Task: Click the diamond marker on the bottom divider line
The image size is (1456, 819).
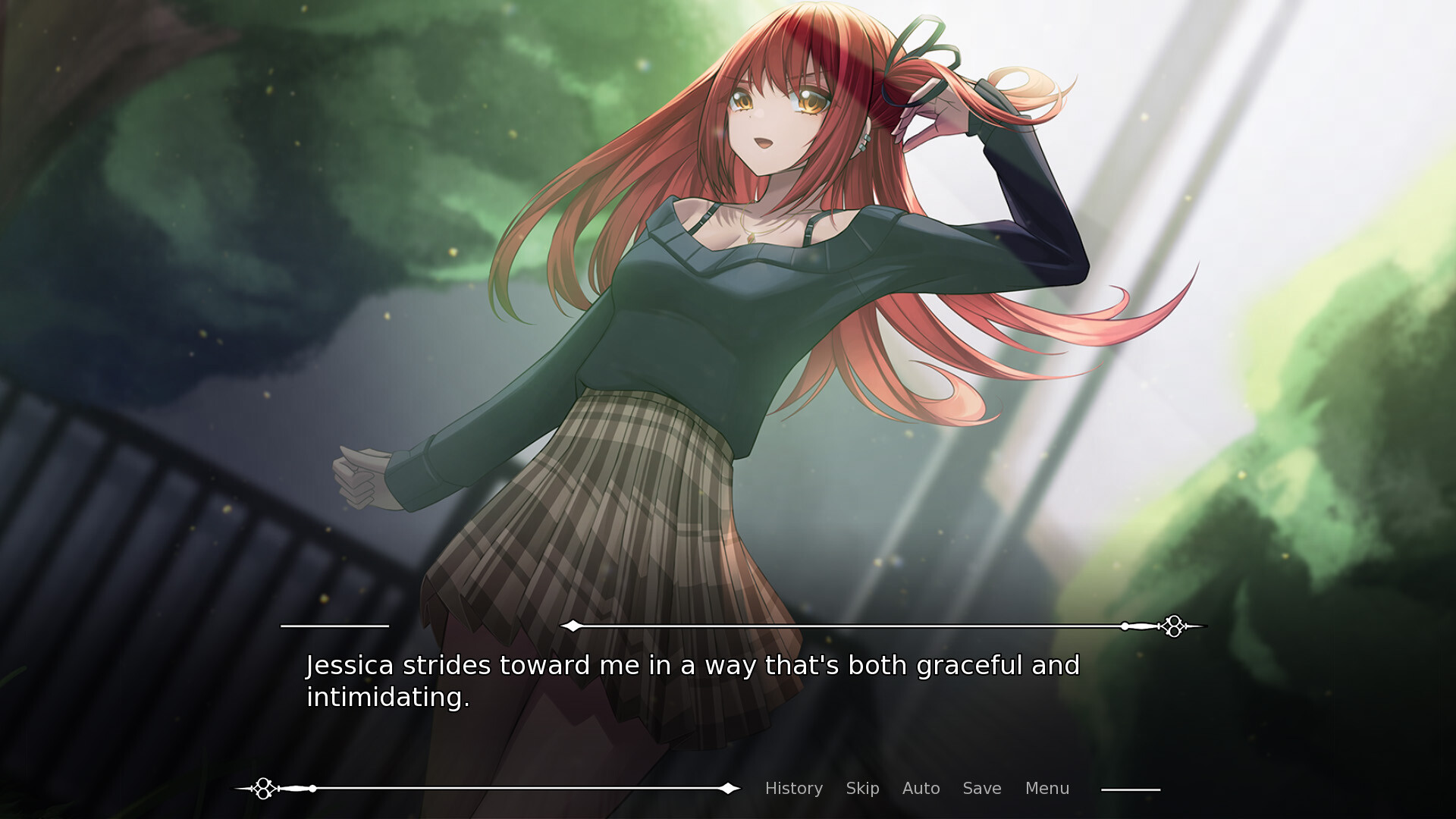Action: tap(728, 788)
